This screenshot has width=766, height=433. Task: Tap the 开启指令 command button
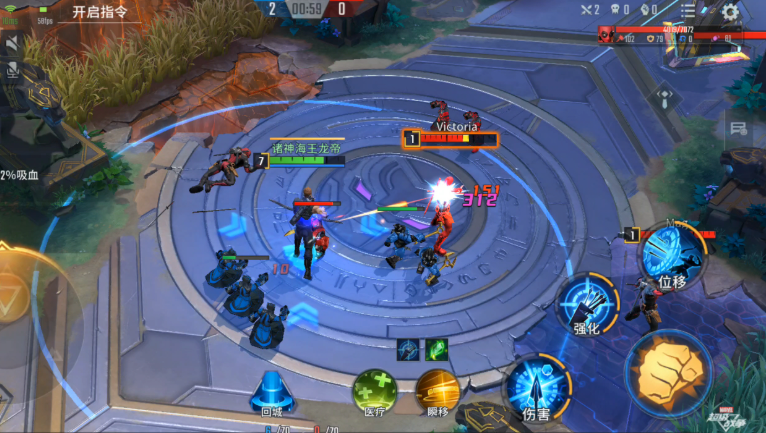tap(100, 12)
